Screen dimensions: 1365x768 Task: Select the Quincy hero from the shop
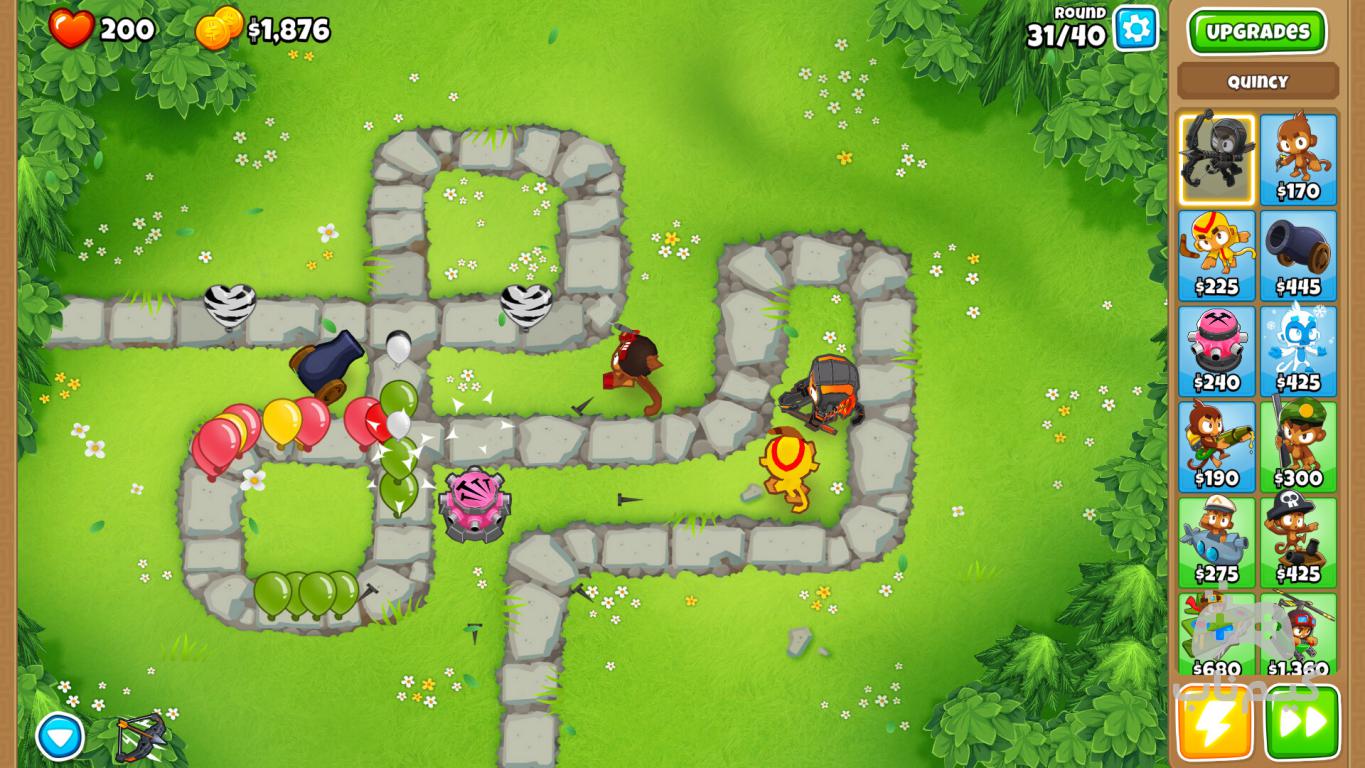1216,159
